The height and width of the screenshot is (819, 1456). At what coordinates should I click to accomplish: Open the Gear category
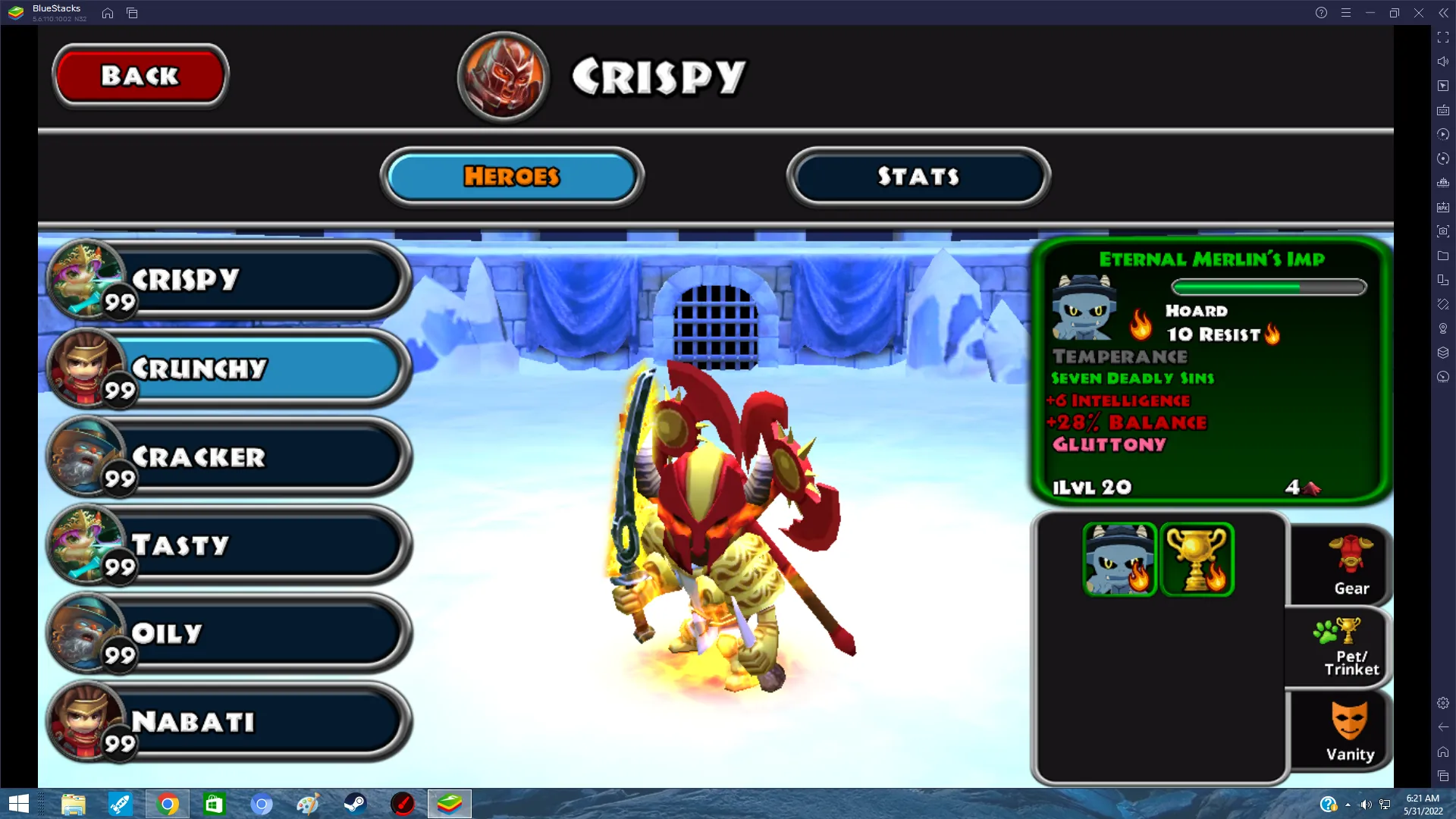1351,566
